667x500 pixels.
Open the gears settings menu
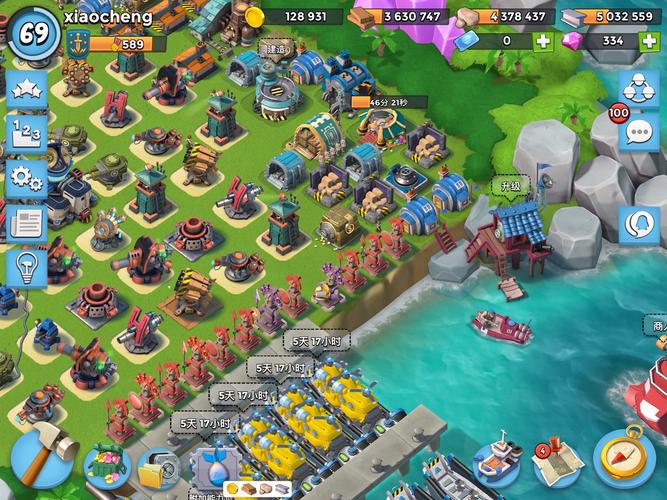click(x=24, y=179)
